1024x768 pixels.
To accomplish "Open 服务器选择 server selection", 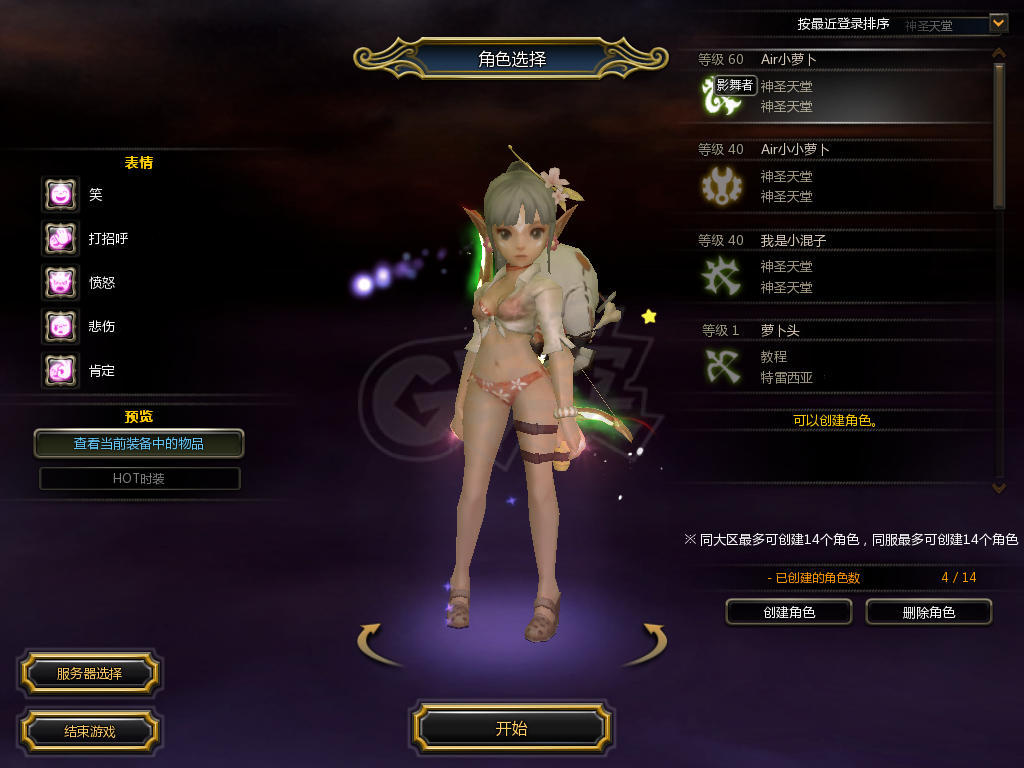I will (89, 673).
